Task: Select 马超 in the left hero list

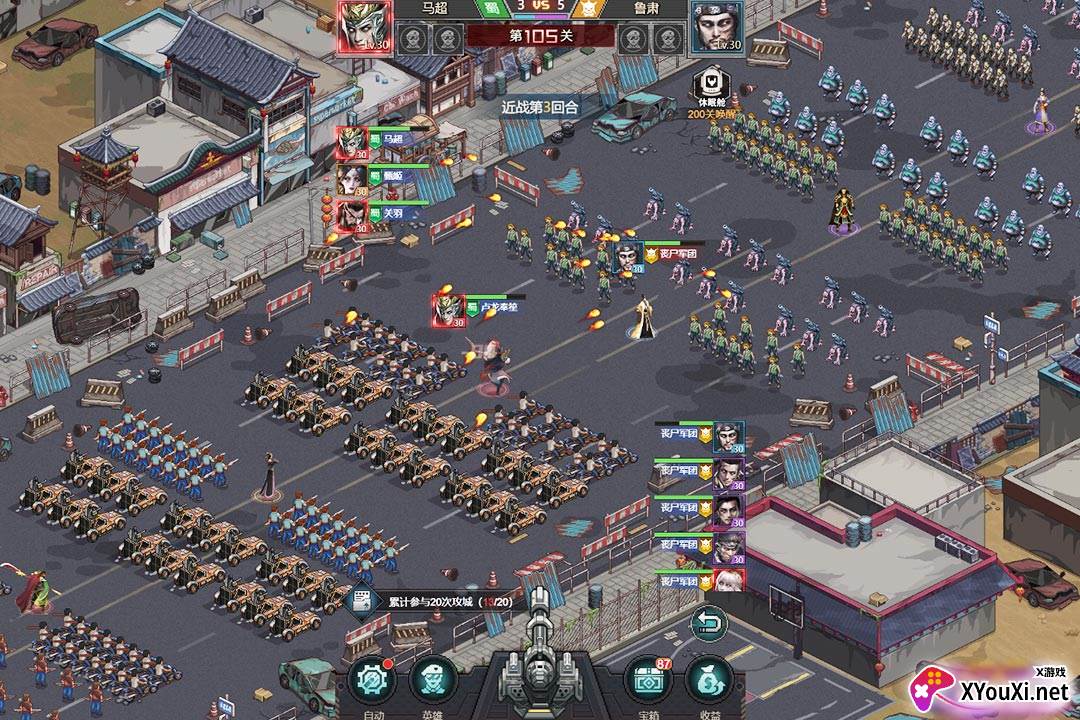Action: (352, 142)
